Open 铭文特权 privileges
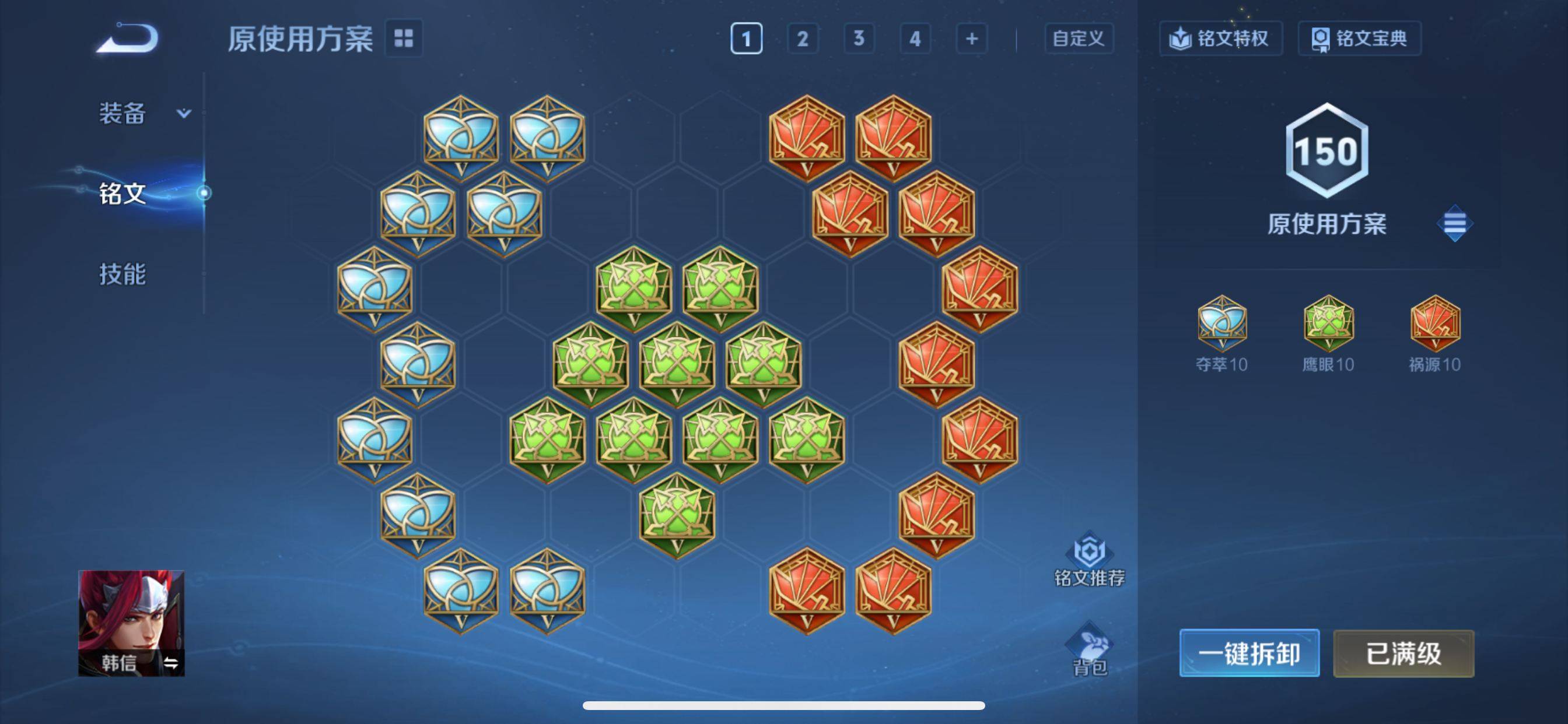 (1220, 38)
